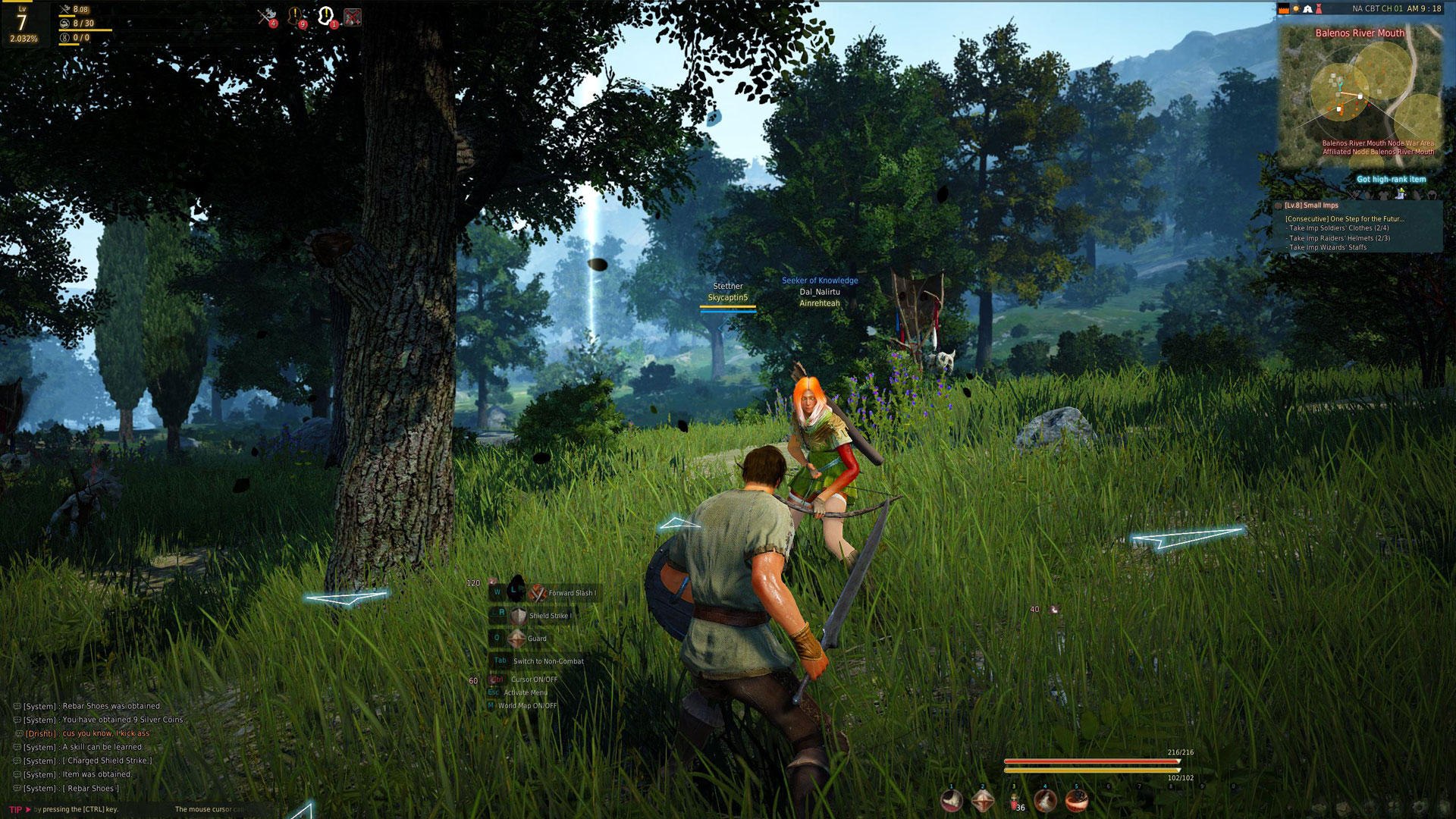Use the red potion in hotbar slot 3
The width and height of the screenshot is (1456, 819).
click(1014, 801)
